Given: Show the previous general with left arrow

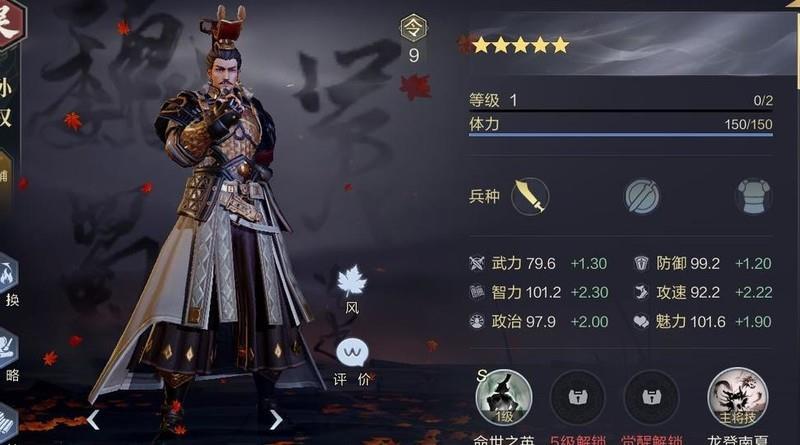Looking at the screenshot, I should 93,419.
